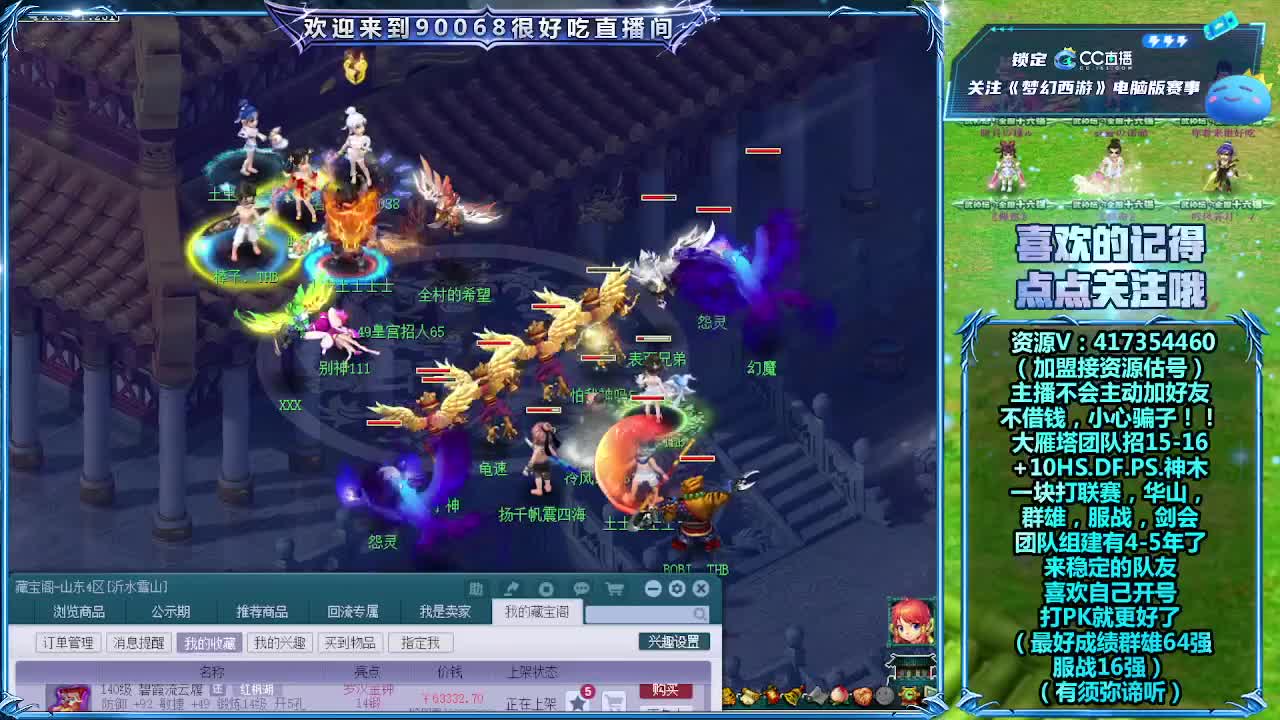The image size is (1280, 720).
Task: Click the golden bell icon in the hotbar
Action: point(792,694)
